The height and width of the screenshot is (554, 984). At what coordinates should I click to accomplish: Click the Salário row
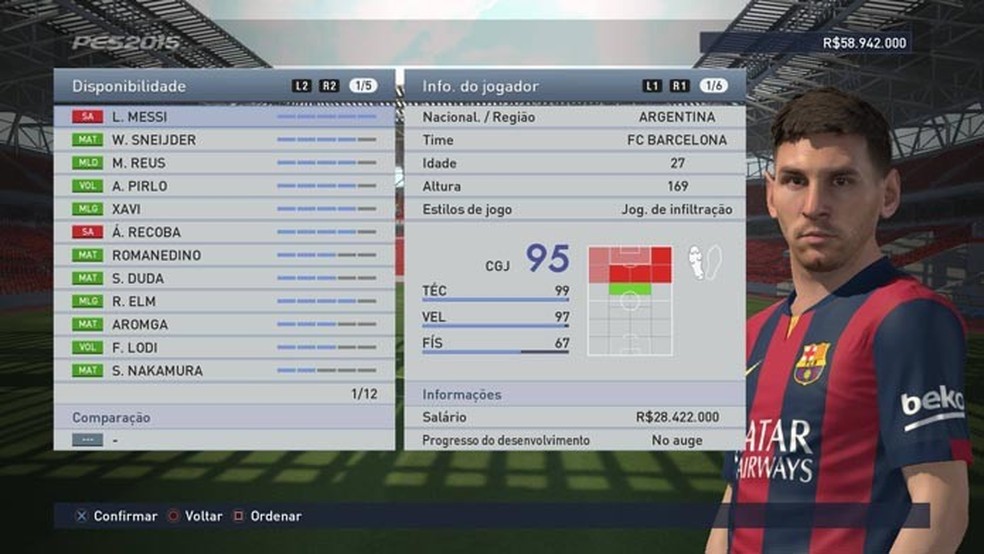[x=574, y=417]
